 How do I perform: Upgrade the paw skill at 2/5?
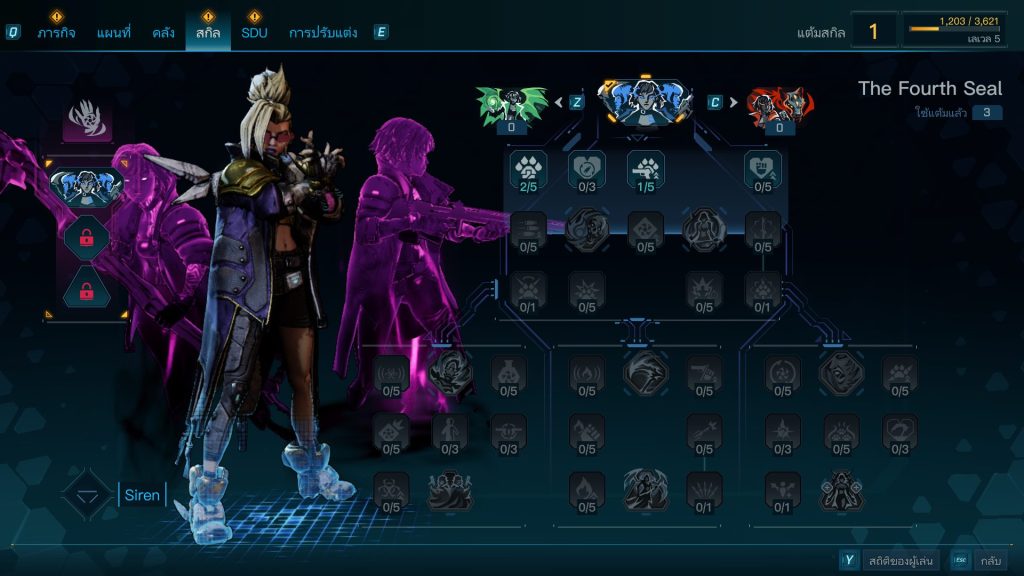coord(528,168)
